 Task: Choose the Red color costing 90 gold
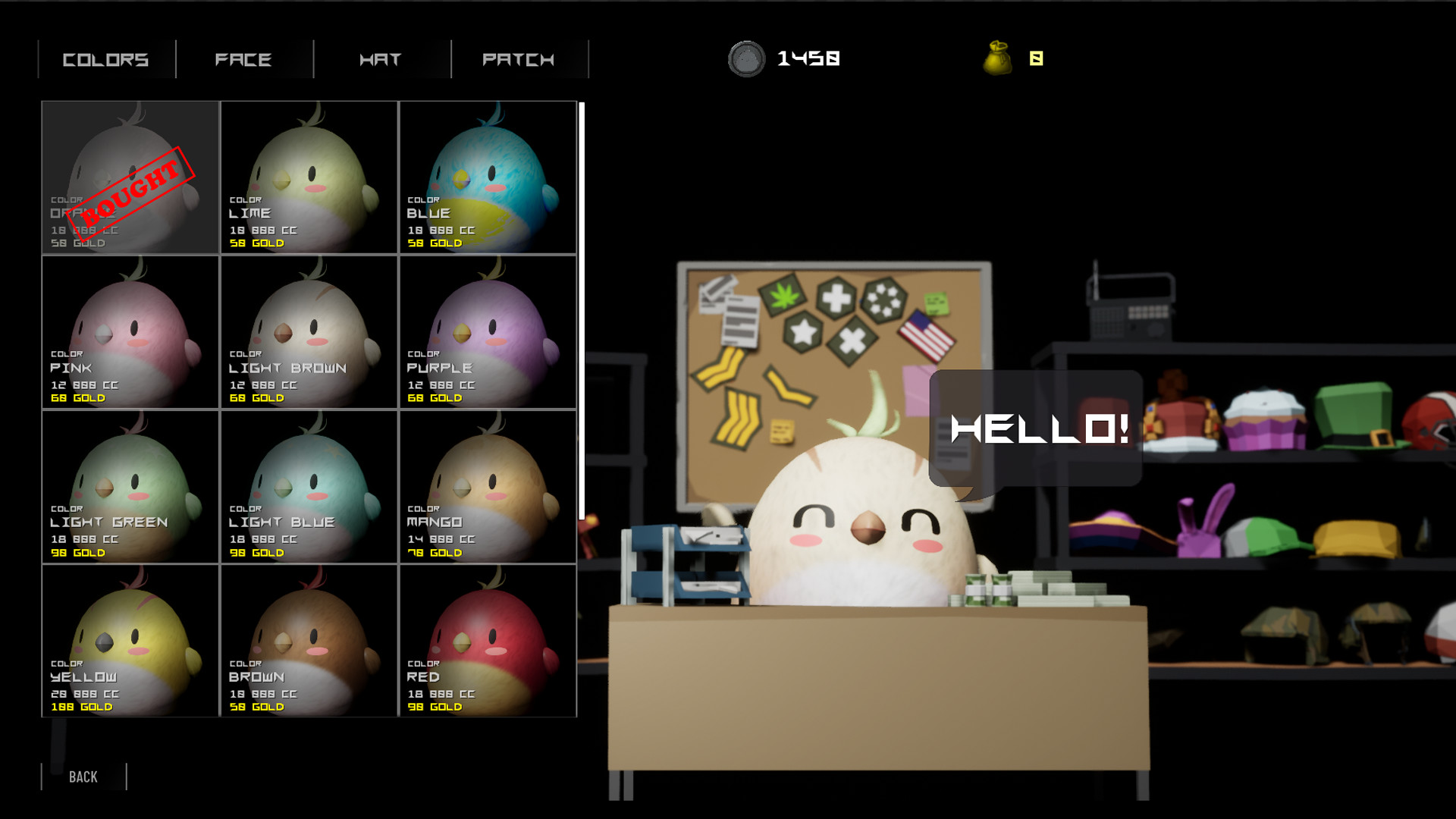pyautogui.click(x=488, y=641)
